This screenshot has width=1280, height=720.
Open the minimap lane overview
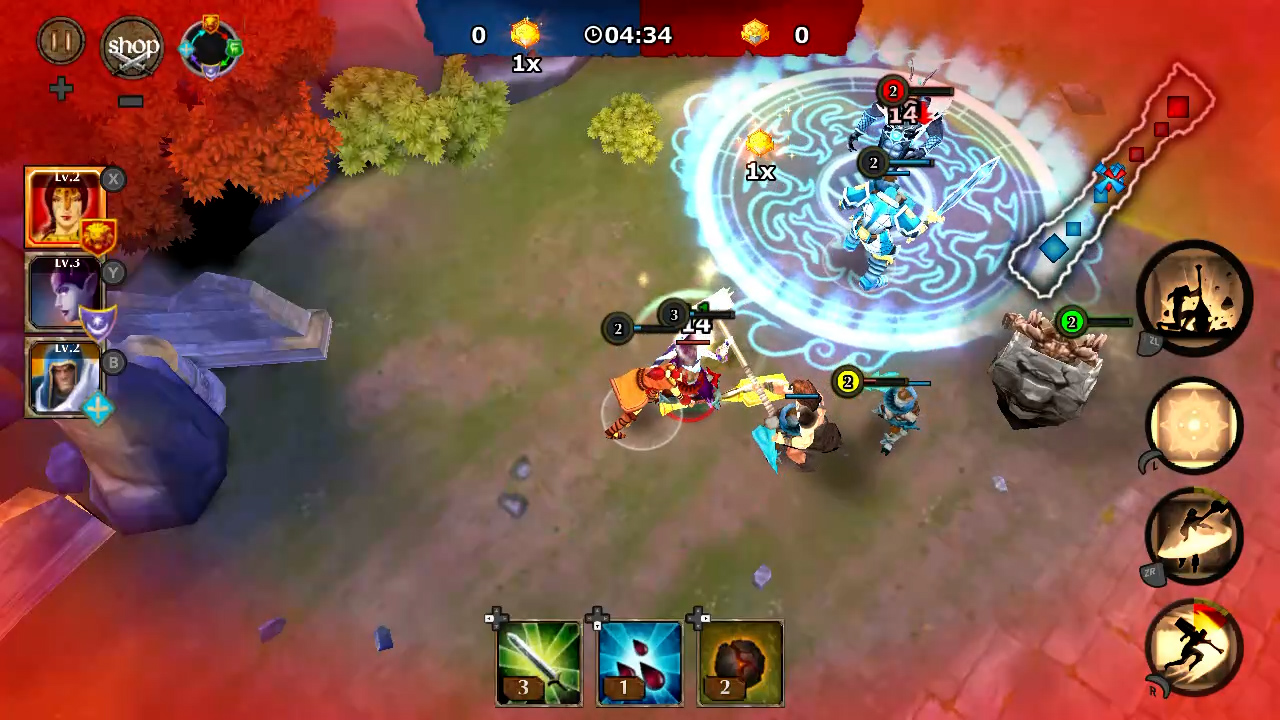[x=1110, y=170]
